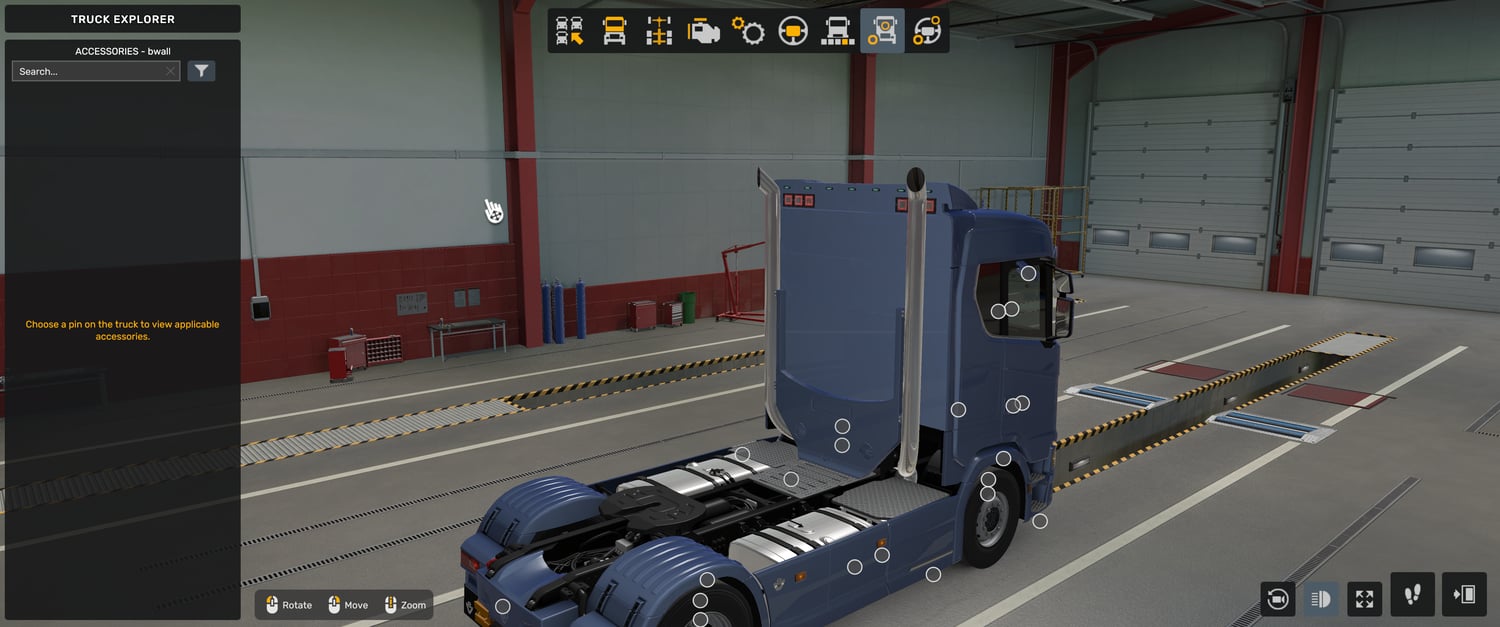Activate the footsteps walk-around mode

1412,595
